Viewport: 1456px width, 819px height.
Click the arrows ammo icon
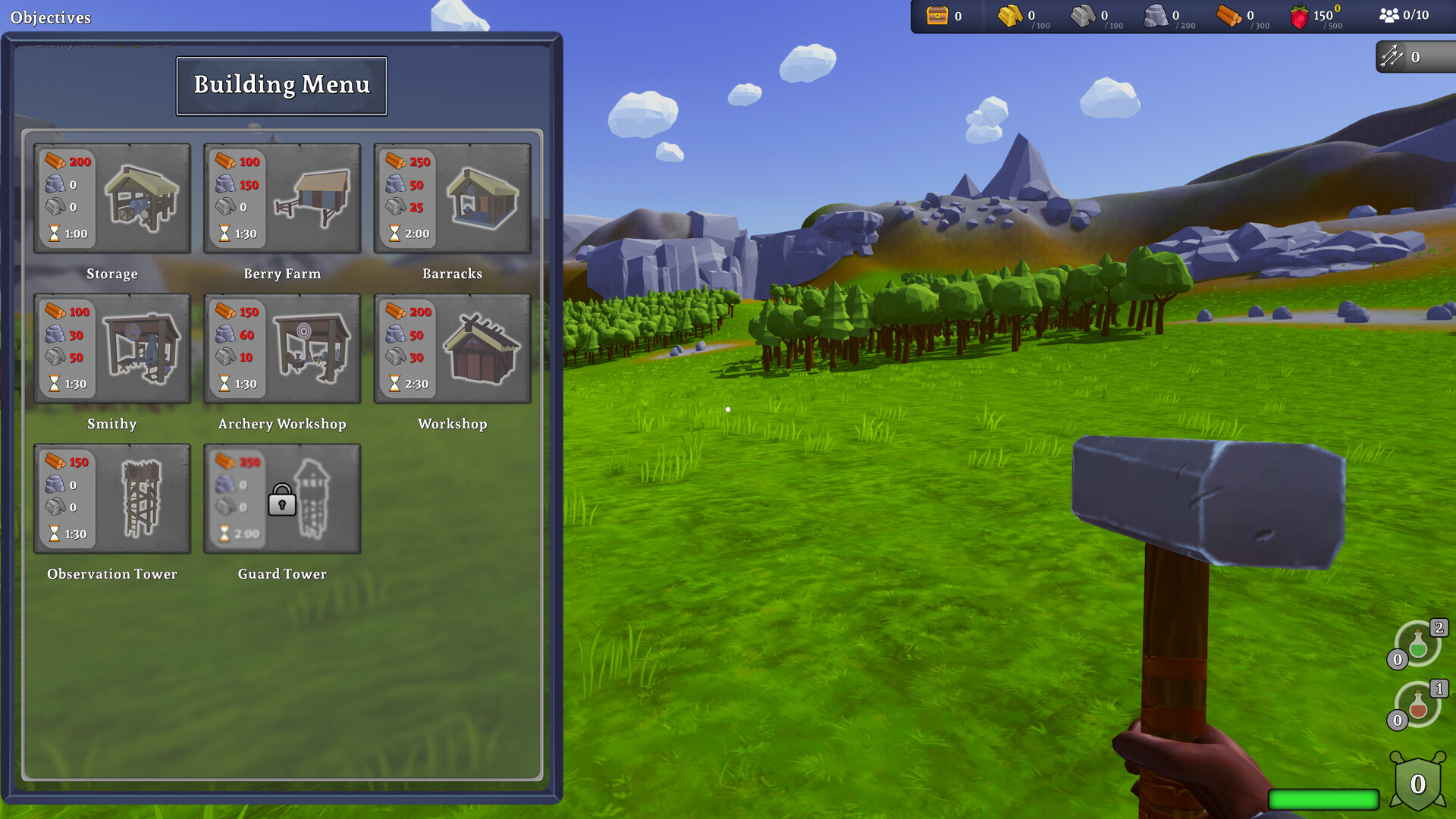1392,56
